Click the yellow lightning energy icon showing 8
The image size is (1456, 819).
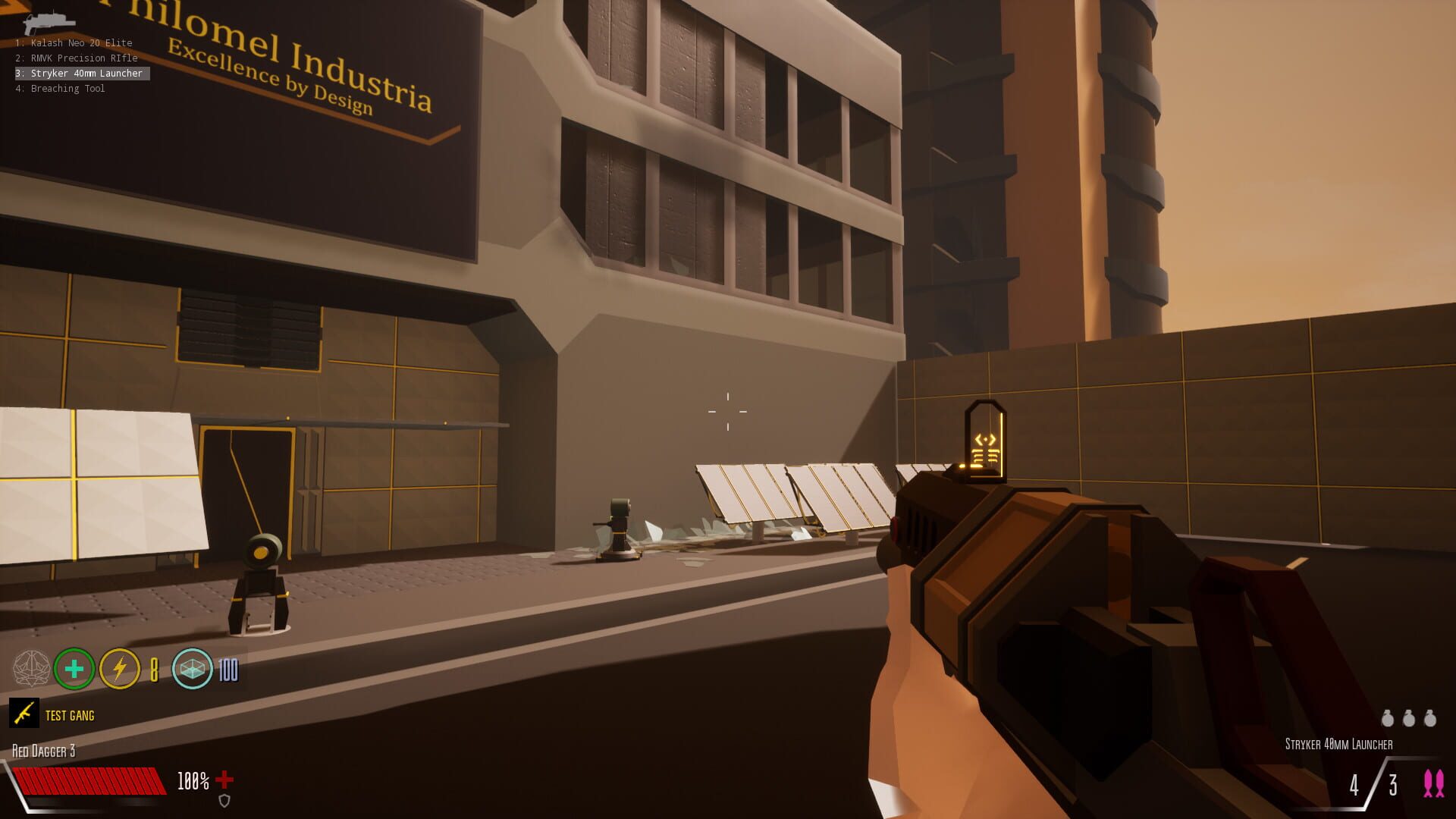click(119, 669)
